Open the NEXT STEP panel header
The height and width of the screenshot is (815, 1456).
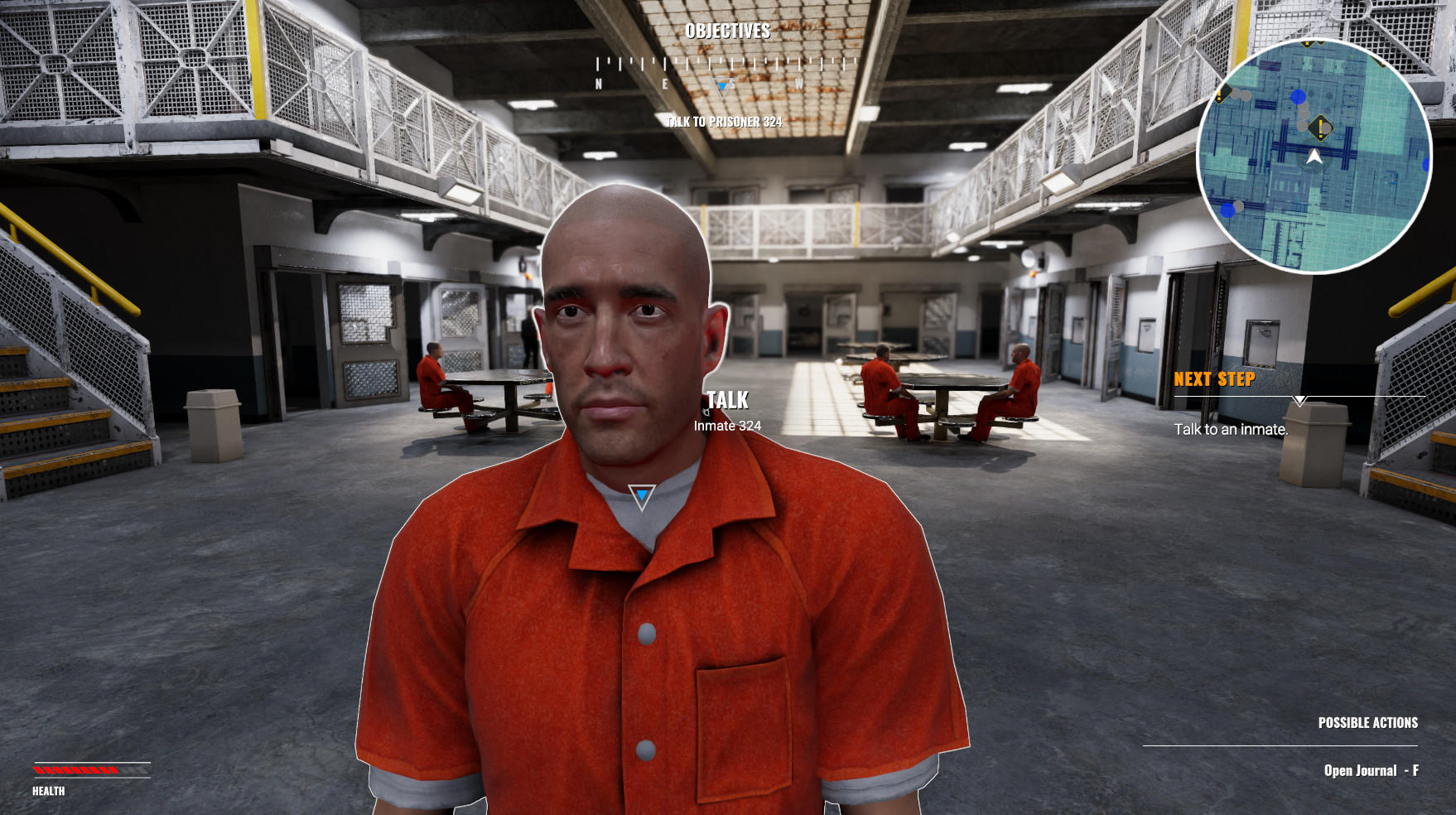1216,380
